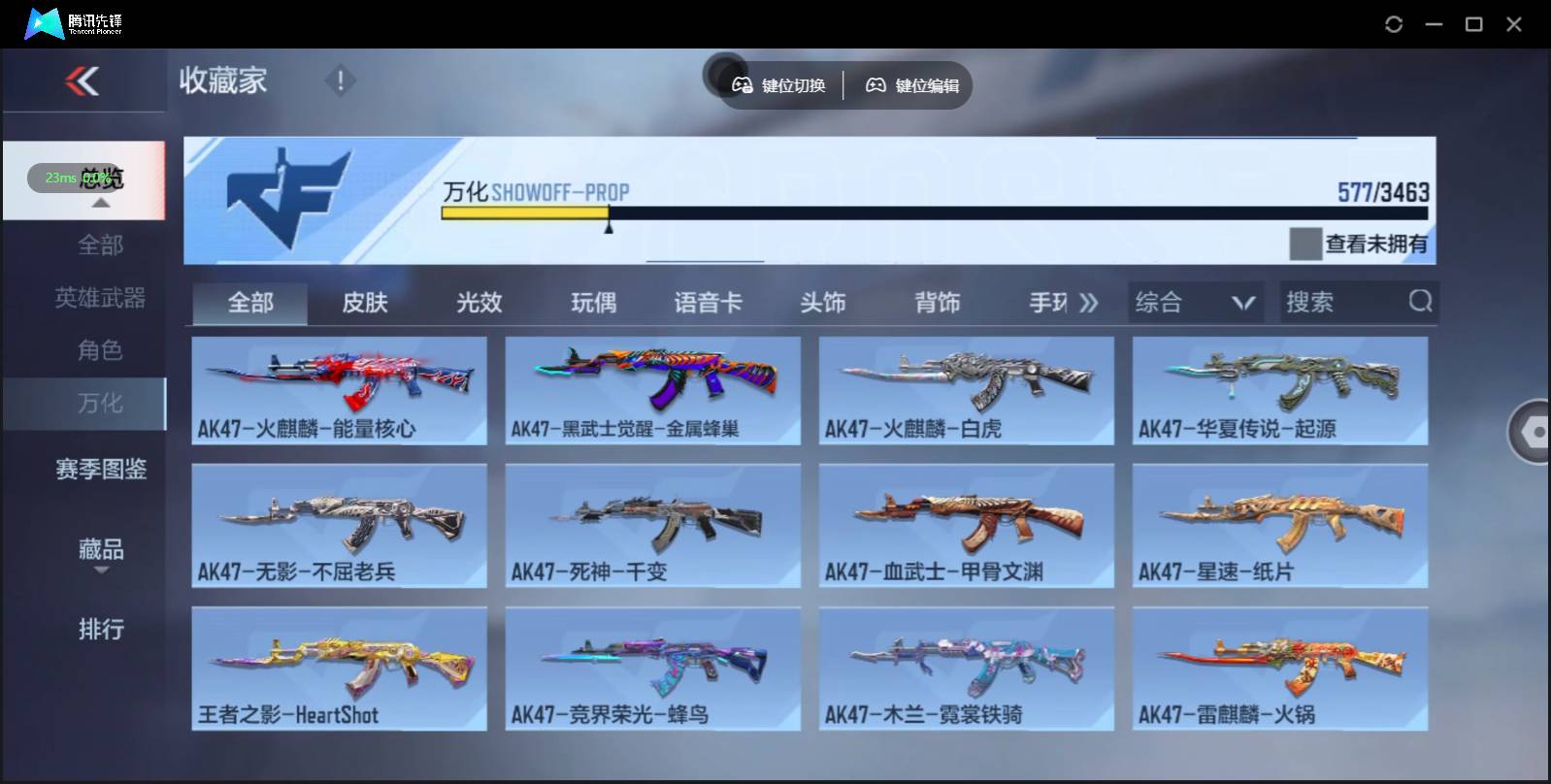Viewport: 1551px width, 784px height.
Task: Expand the 藏品 section triangle
Action: [x=100, y=572]
